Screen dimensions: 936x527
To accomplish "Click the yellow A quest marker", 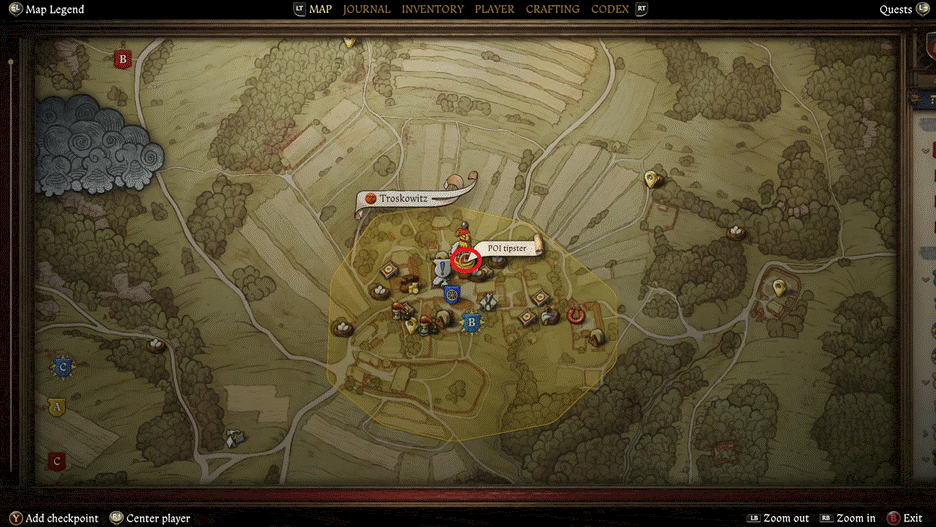I will (x=56, y=407).
